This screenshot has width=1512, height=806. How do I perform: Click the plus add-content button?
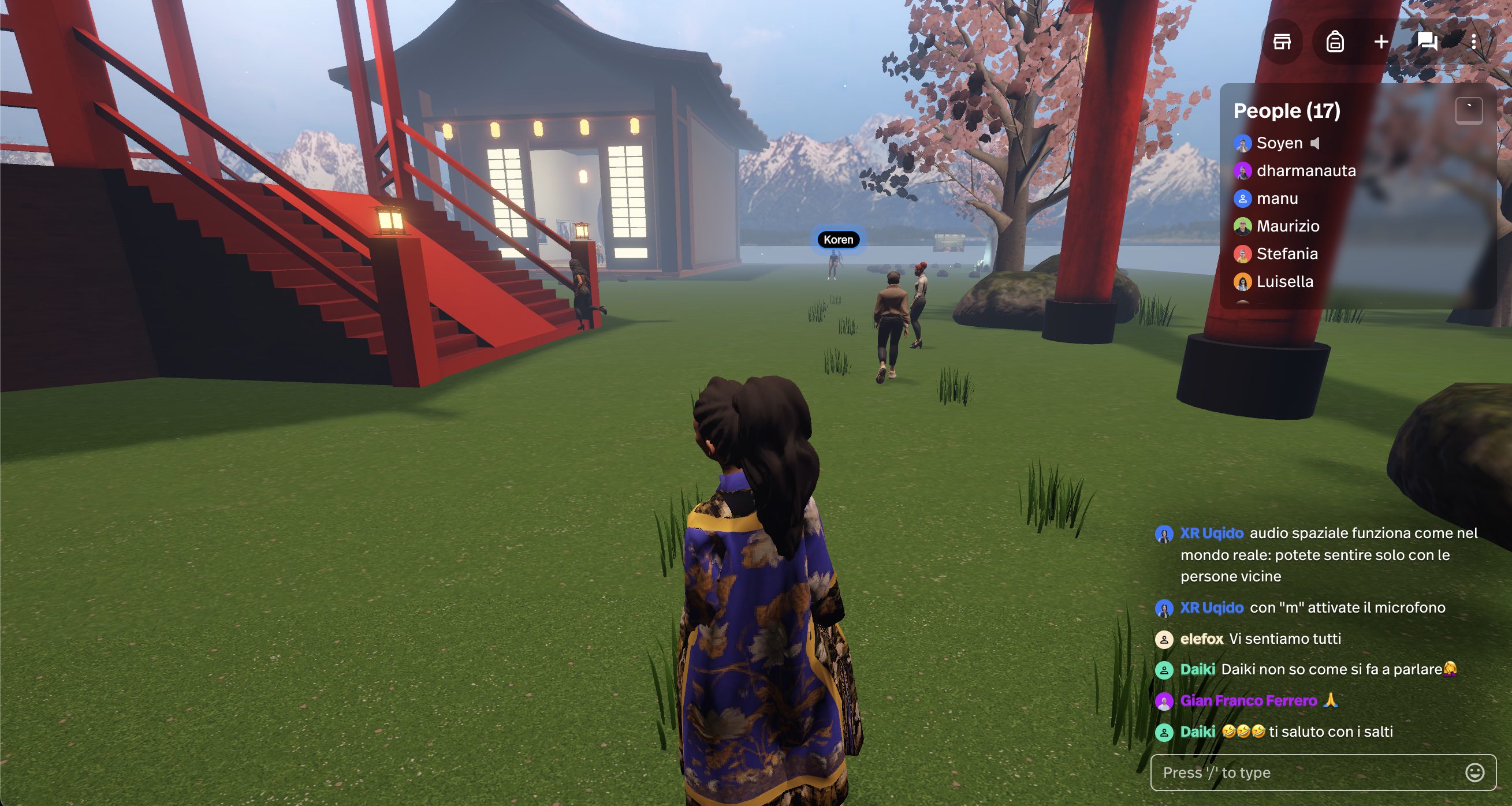tap(1381, 42)
